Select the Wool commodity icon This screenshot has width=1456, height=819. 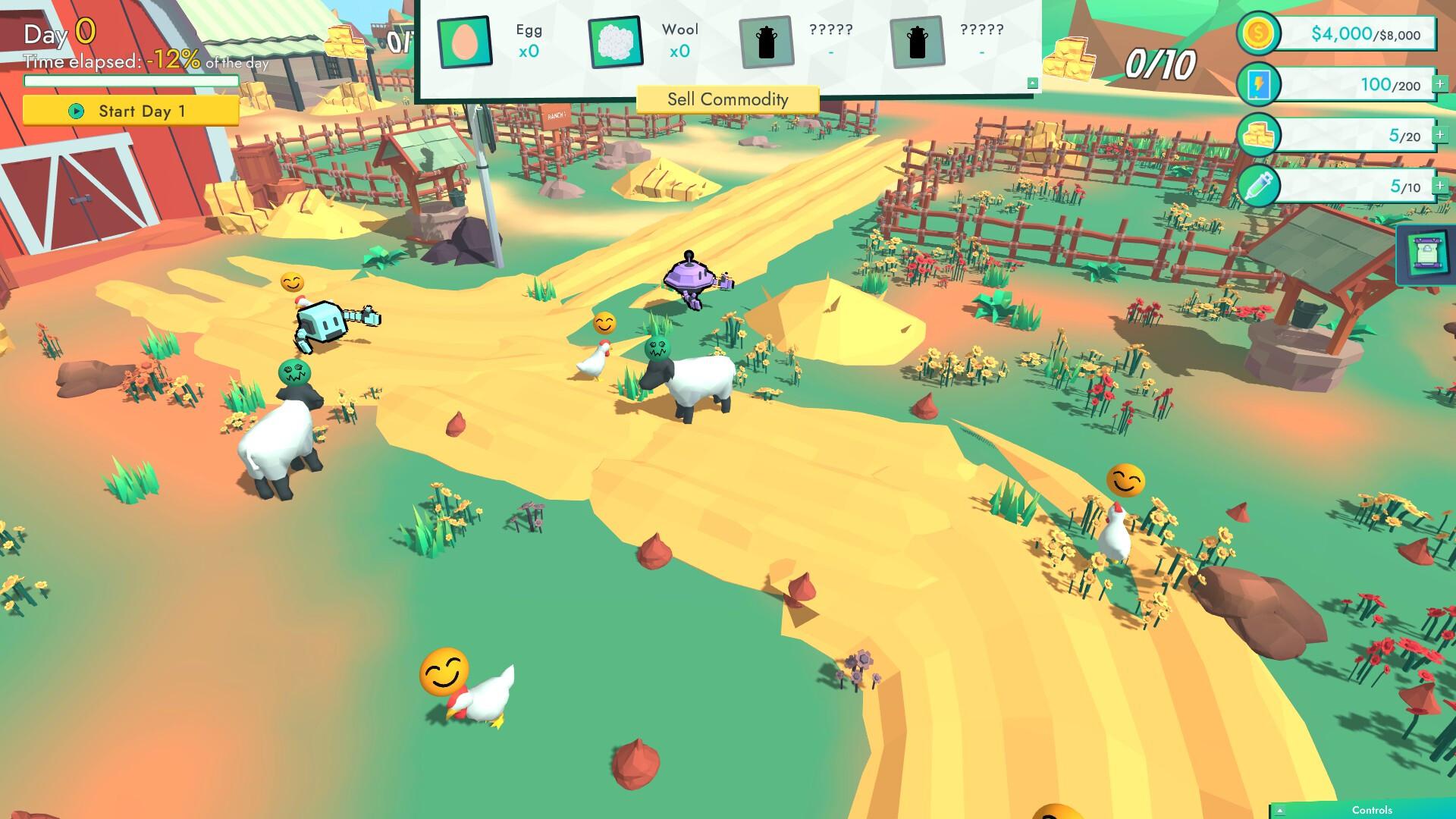pyautogui.click(x=615, y=42)
